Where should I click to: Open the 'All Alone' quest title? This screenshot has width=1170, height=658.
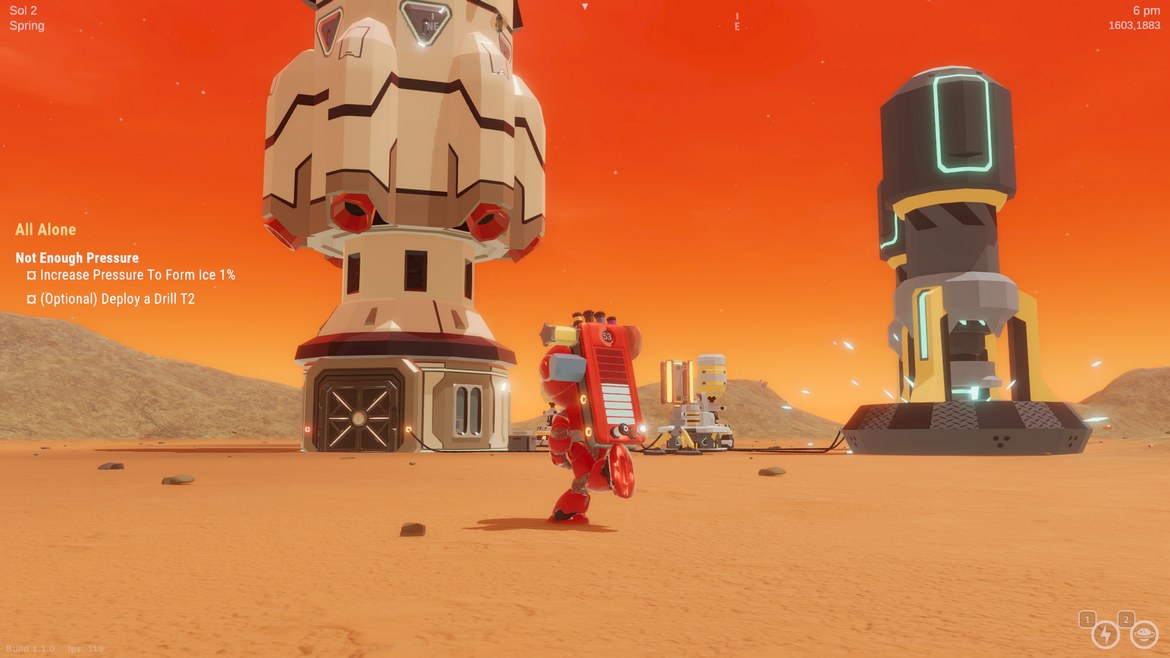pyautogui.click(x=46, y=230)
